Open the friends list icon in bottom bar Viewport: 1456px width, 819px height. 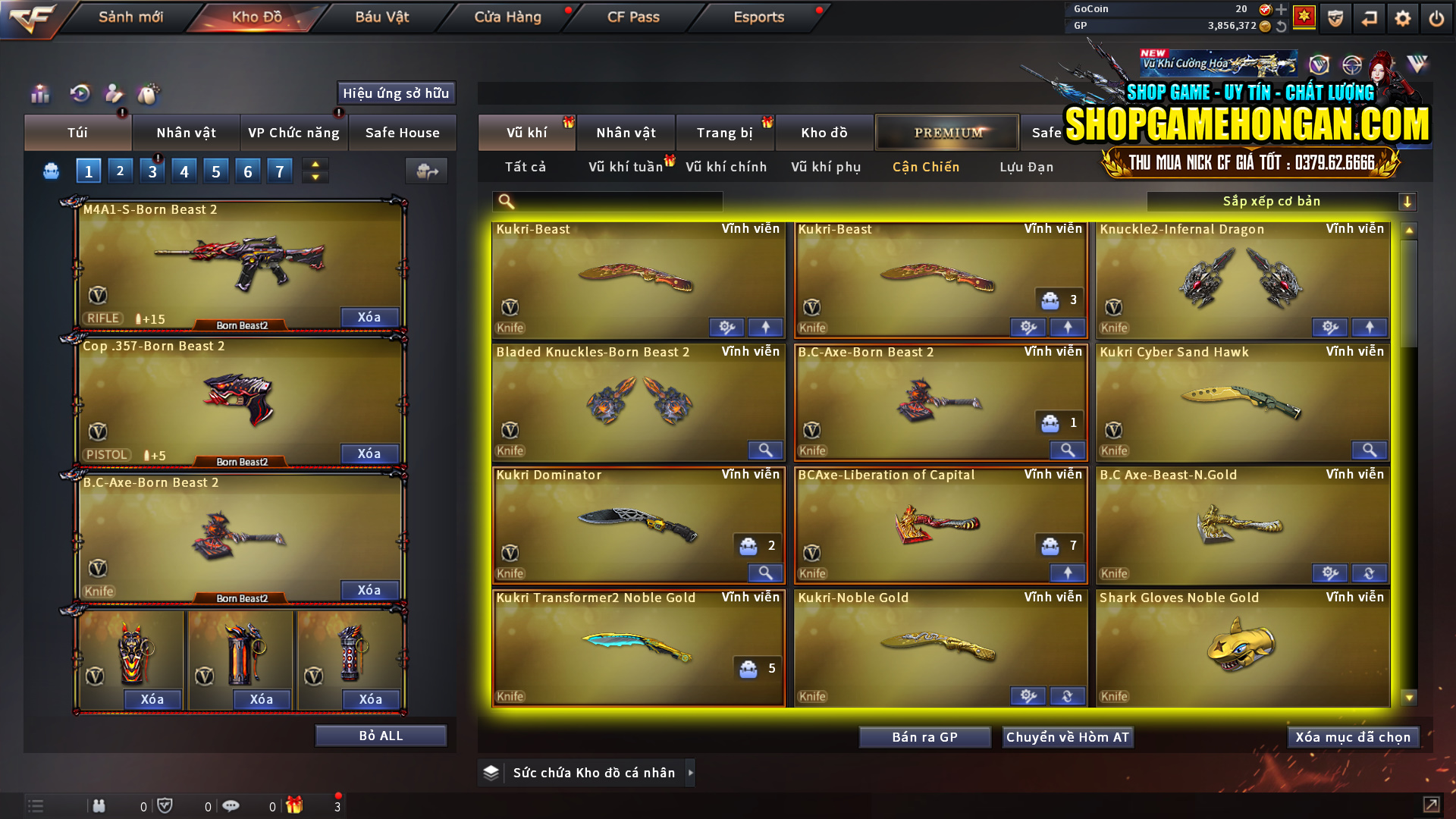tap(99, 806)
